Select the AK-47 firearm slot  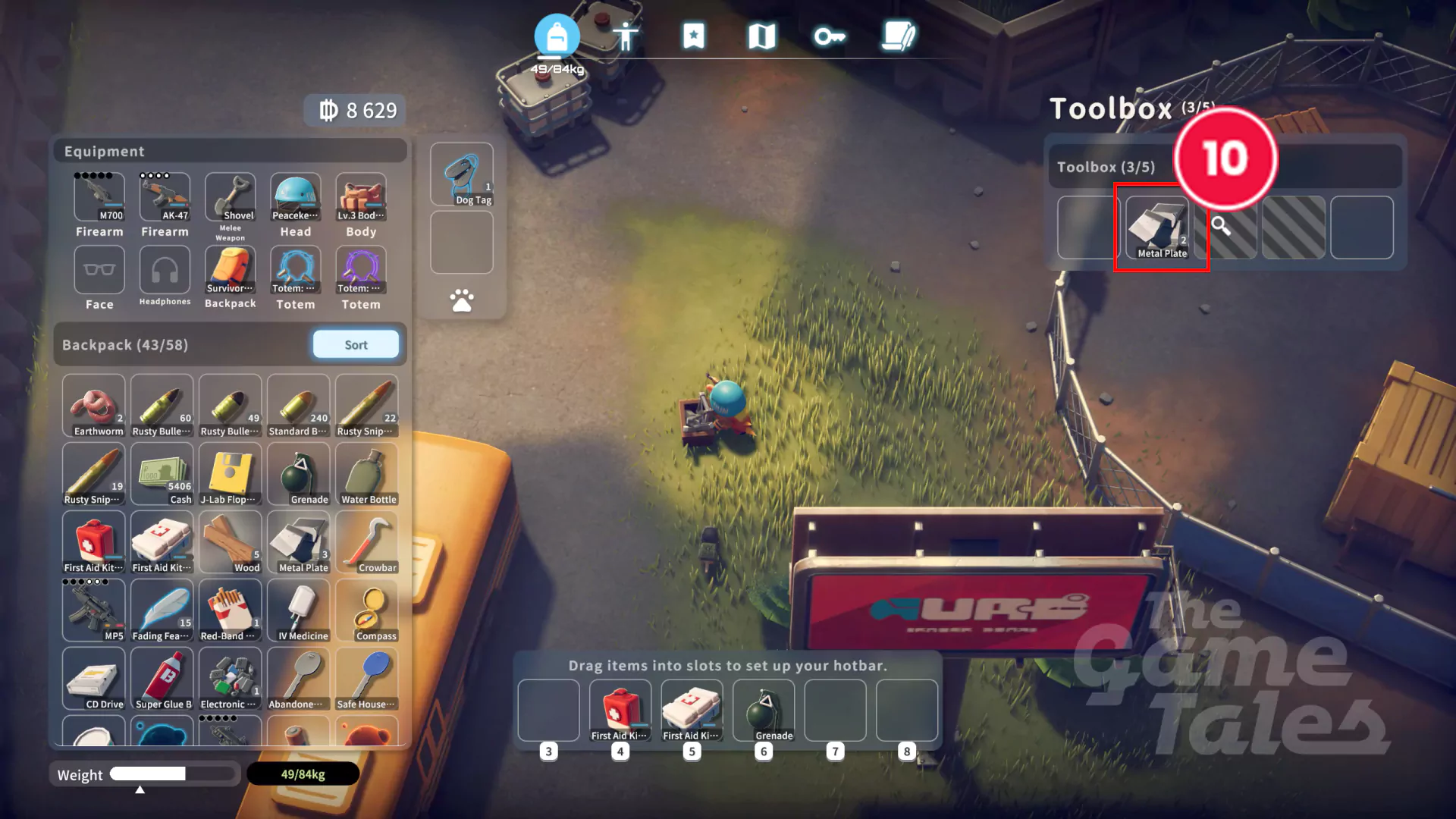click(x=165, y=197)
